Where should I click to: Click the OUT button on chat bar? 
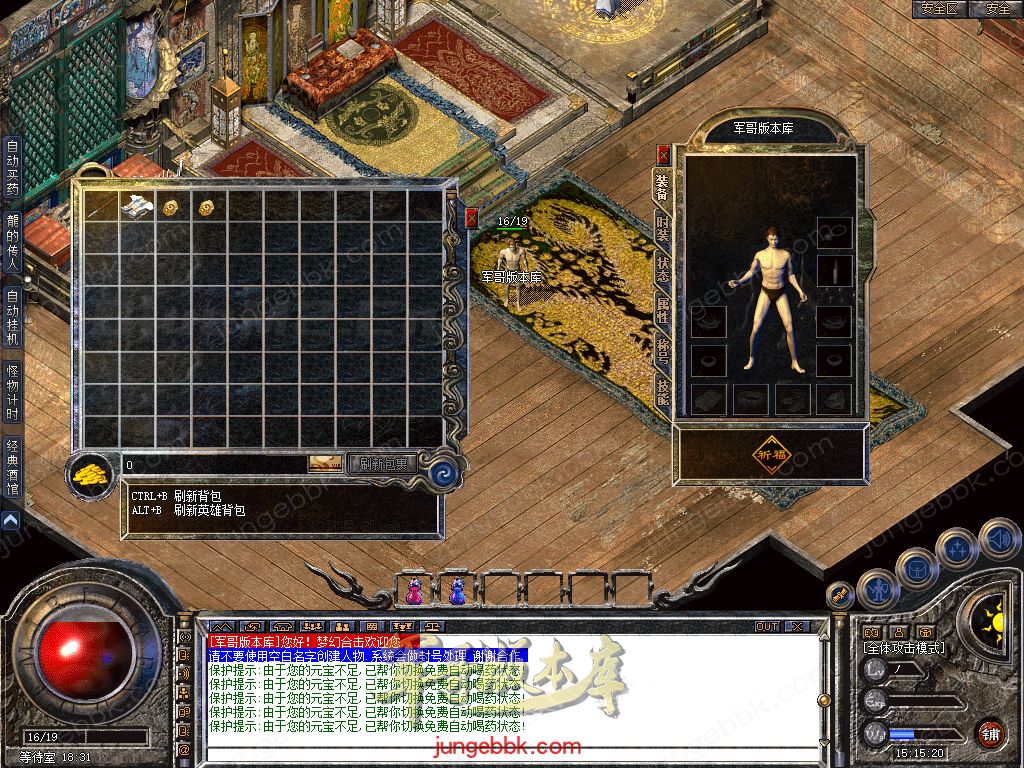[x=767, y=627]
